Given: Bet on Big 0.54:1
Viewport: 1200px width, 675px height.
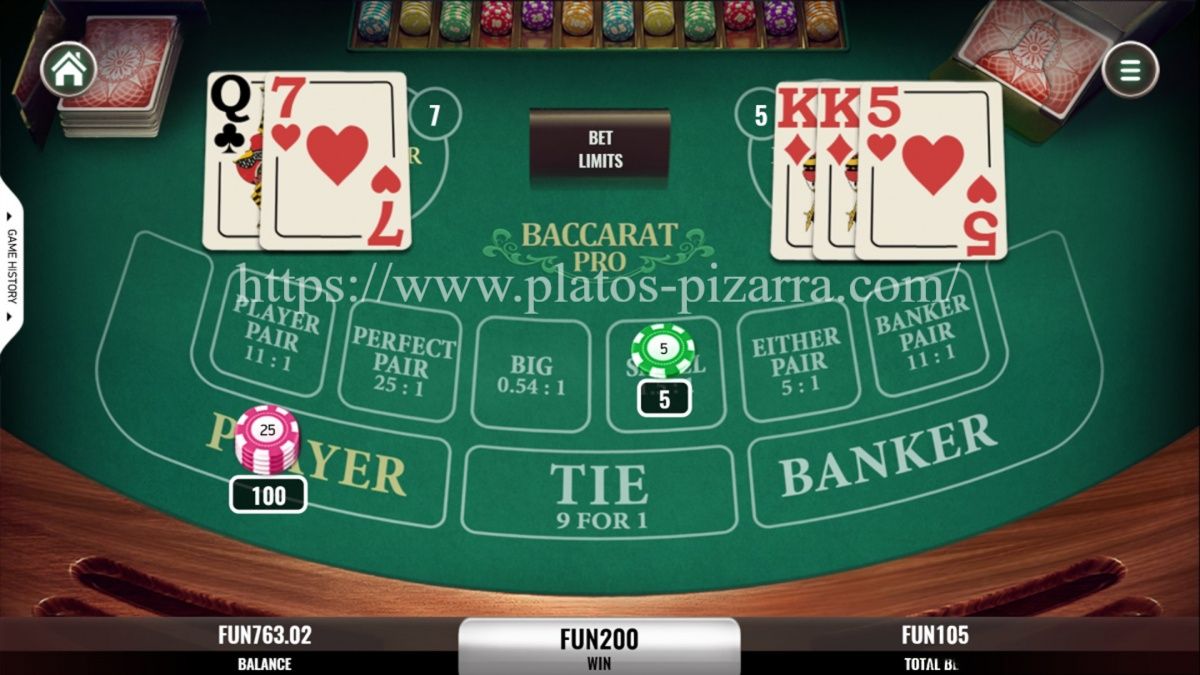Looking at the screenshot, I should (x=530, y=372).
